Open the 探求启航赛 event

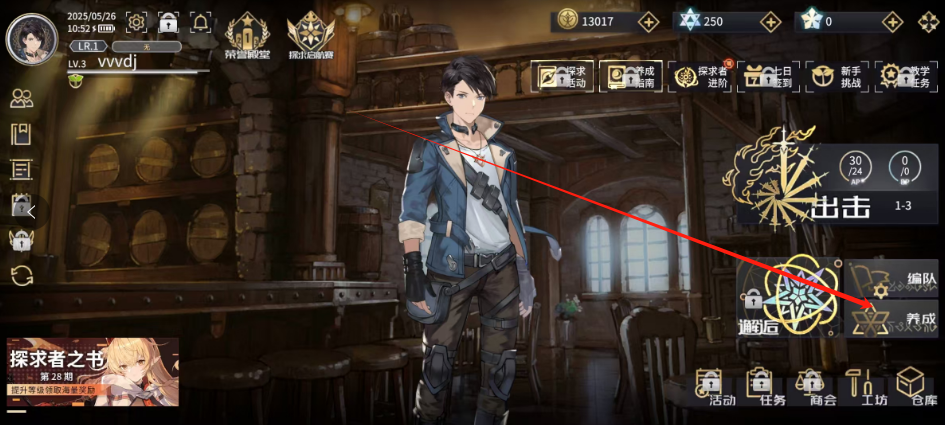point(310,38)
